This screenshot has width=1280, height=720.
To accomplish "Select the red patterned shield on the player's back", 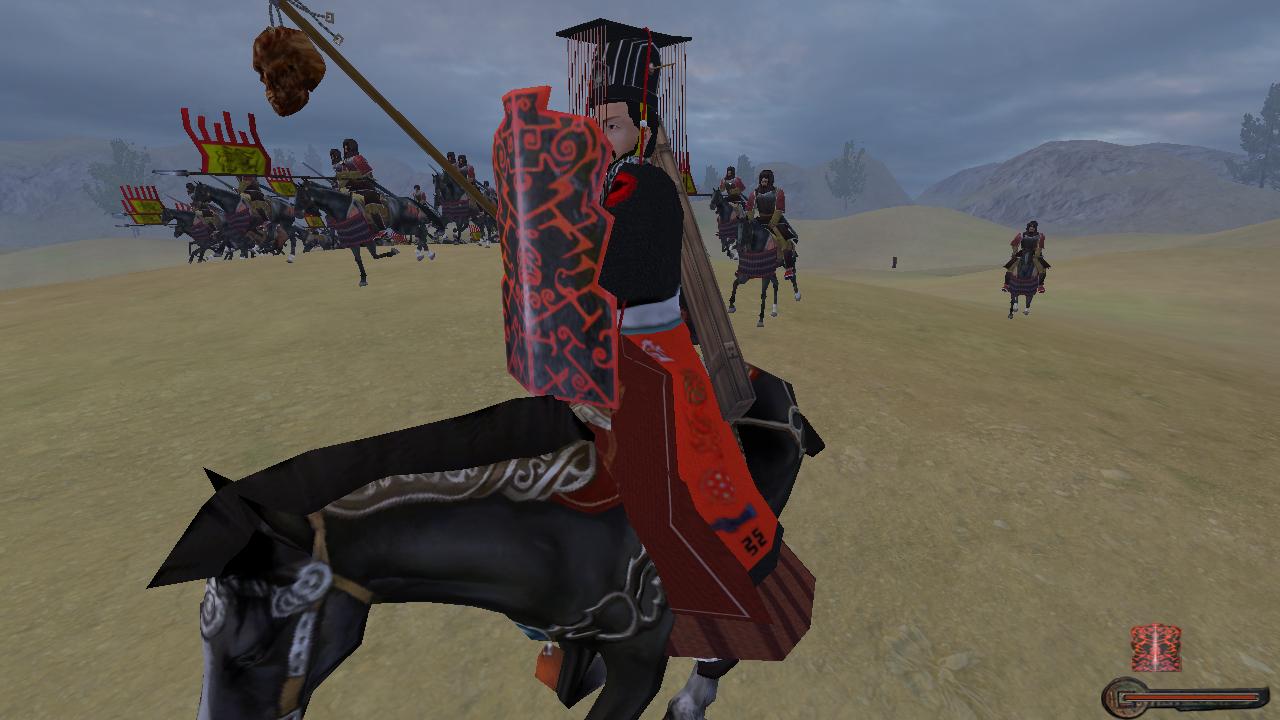I will pyautogui.click(x=555, y=240).
